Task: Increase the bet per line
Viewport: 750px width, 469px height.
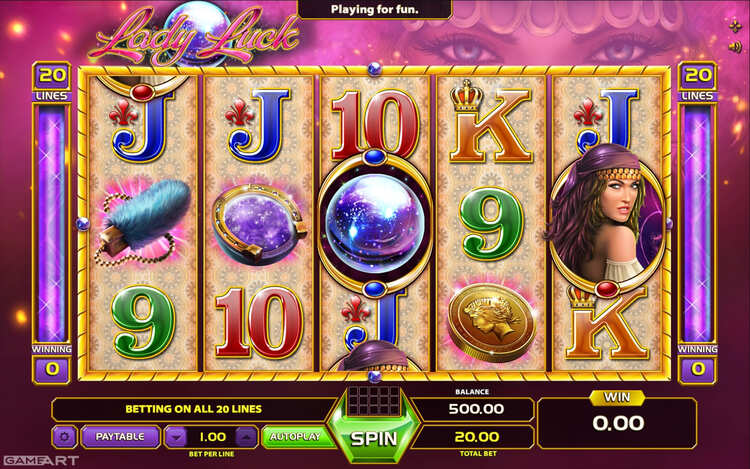Action: click(x=246, y=437)
